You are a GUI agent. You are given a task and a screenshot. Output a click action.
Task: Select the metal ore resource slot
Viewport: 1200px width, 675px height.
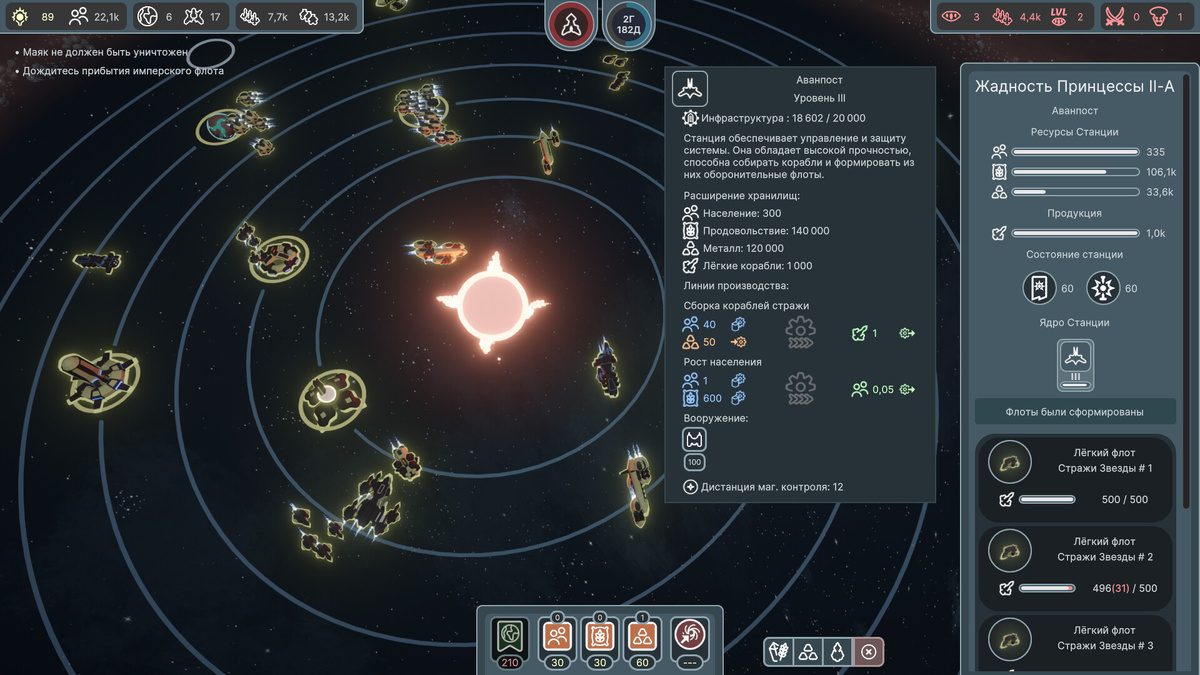(644, 635)
